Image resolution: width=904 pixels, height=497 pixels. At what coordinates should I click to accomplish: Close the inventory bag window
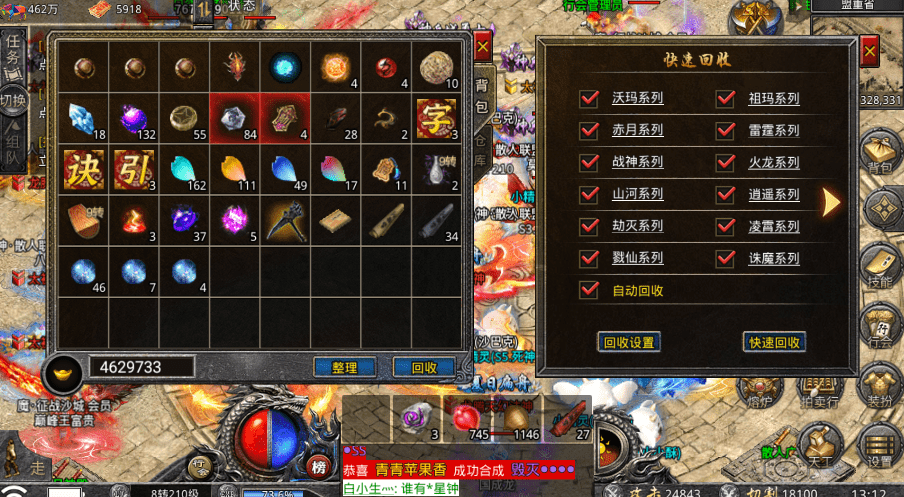482,47
